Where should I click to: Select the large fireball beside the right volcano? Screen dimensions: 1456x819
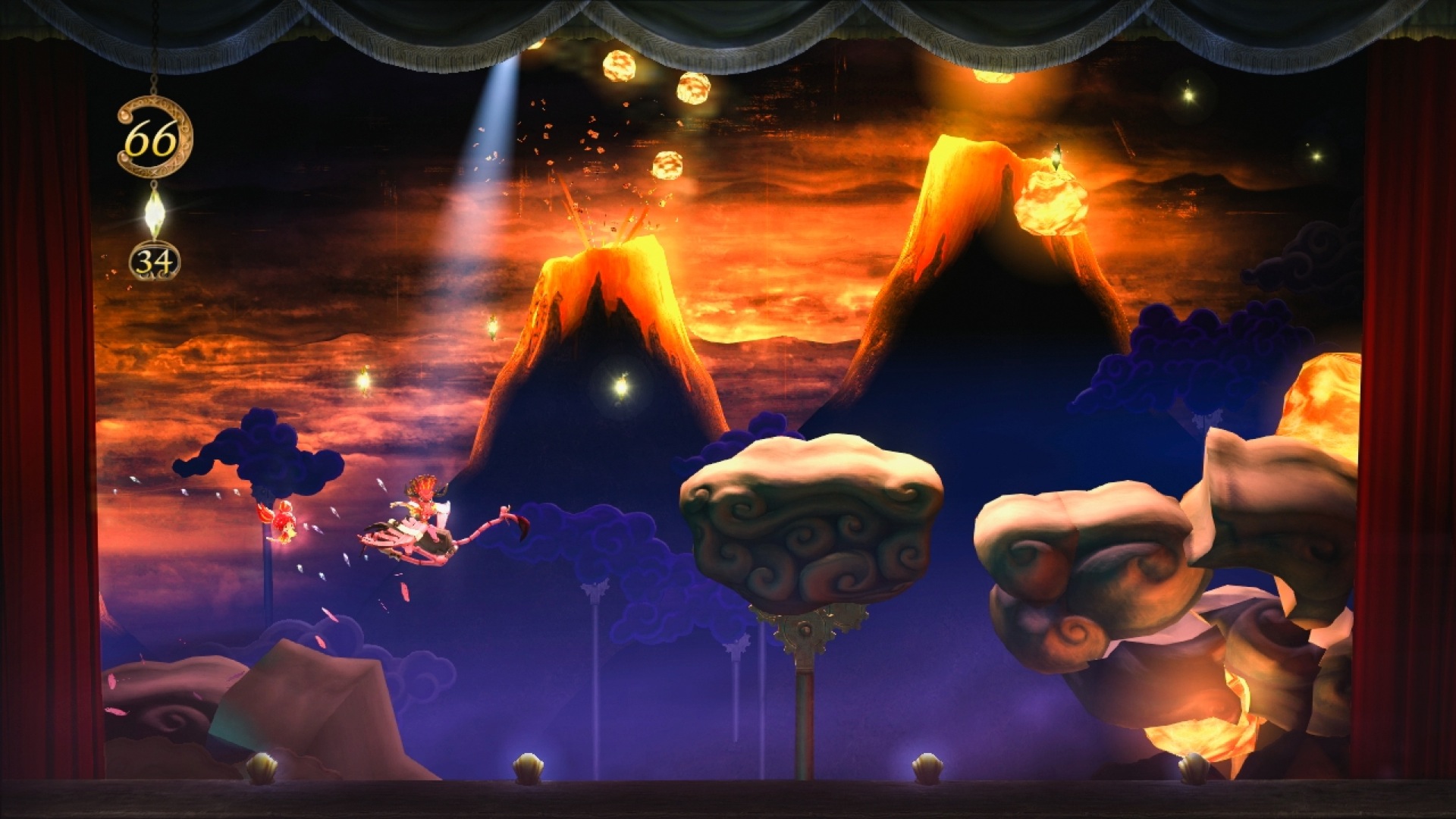pyautogui.click(x=1054, y=201)
